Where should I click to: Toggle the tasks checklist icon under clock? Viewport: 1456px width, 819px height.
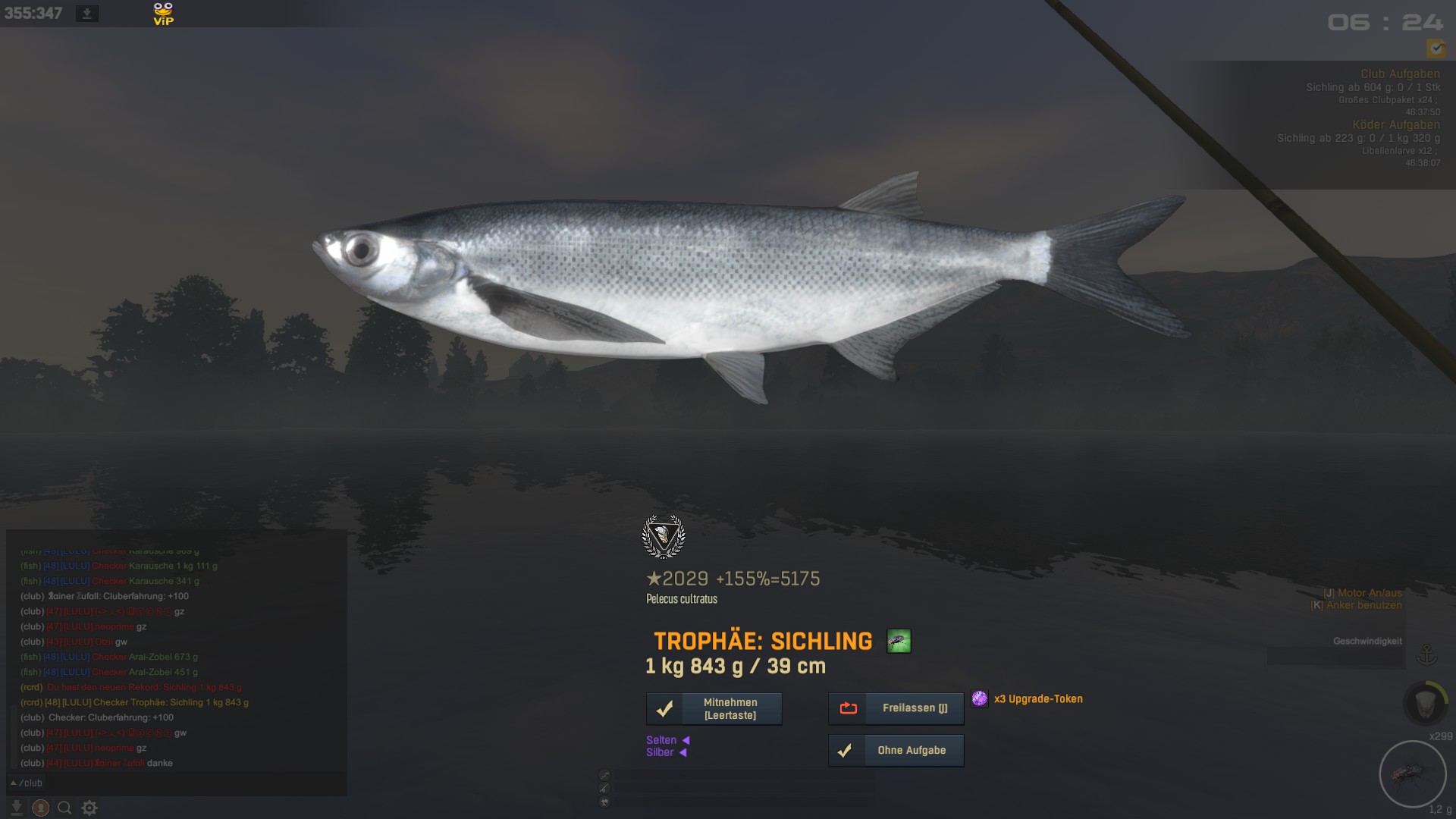tap(1436, 49)
